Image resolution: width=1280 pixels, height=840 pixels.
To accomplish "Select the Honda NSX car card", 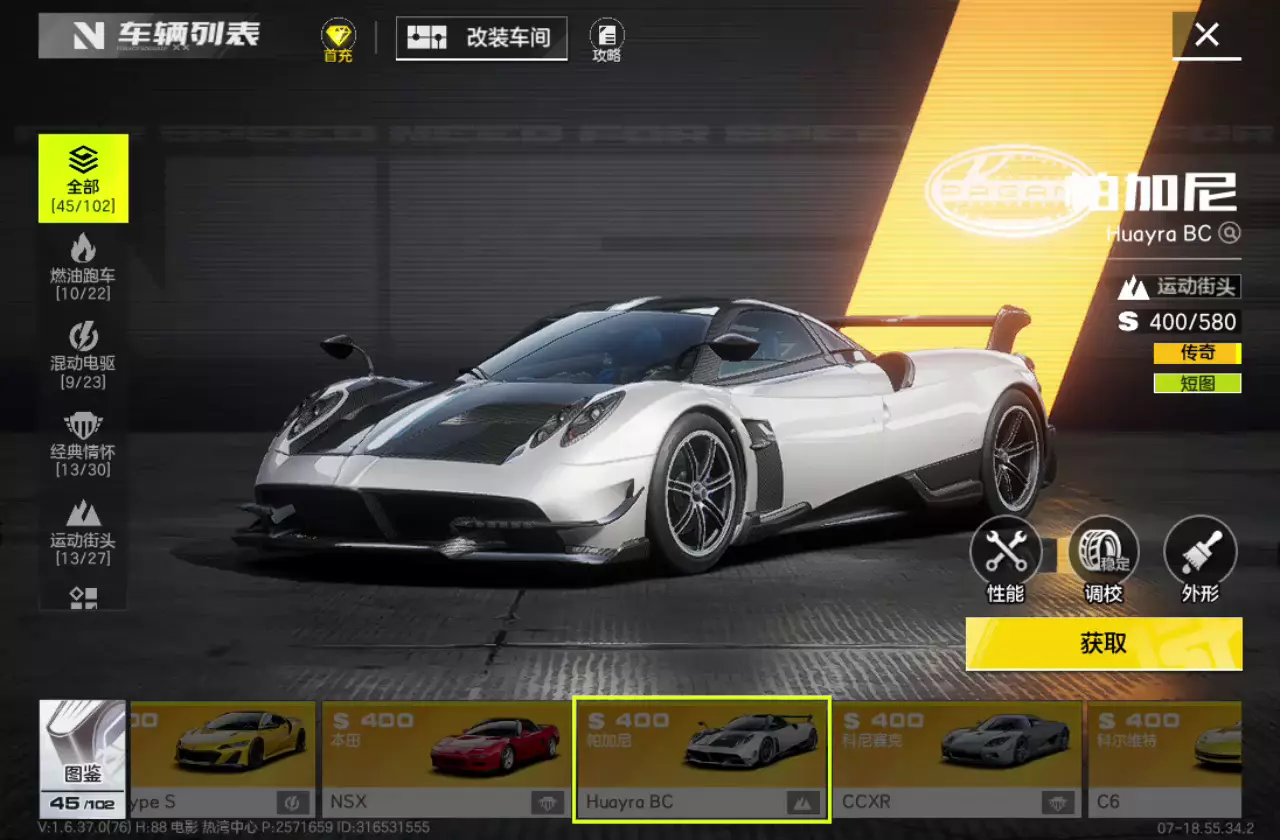I will (x=446, y=758).
